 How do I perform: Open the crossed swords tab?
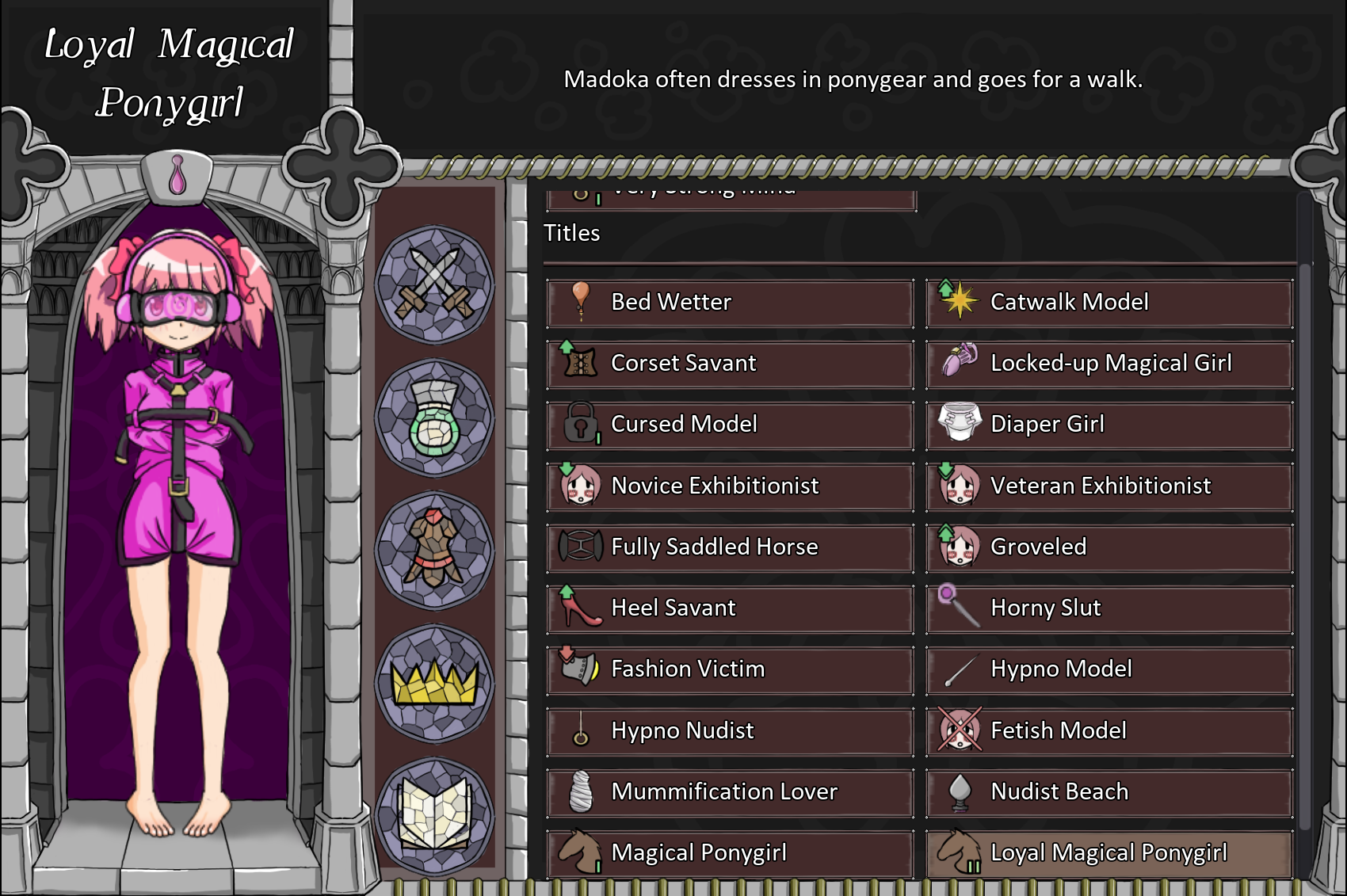(x=434, y=284)
